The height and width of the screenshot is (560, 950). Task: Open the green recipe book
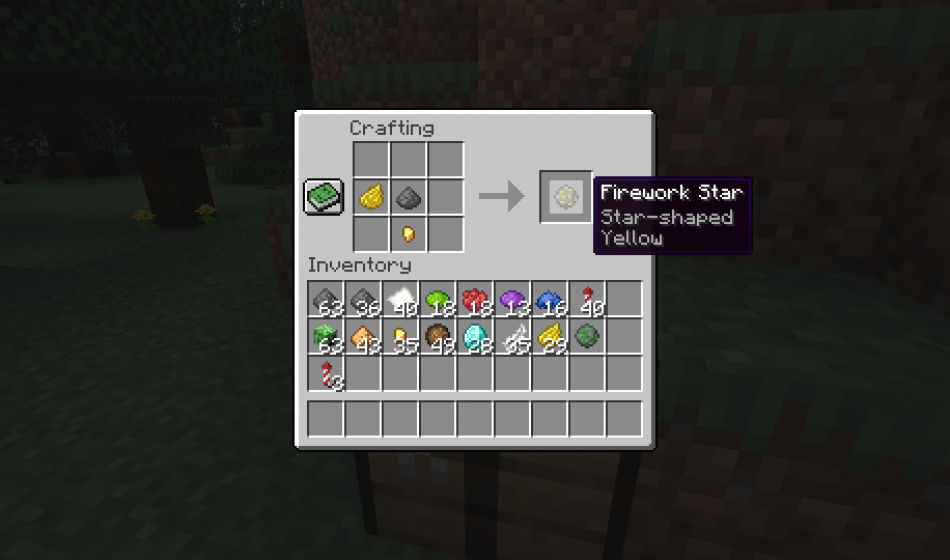point(324,196)
